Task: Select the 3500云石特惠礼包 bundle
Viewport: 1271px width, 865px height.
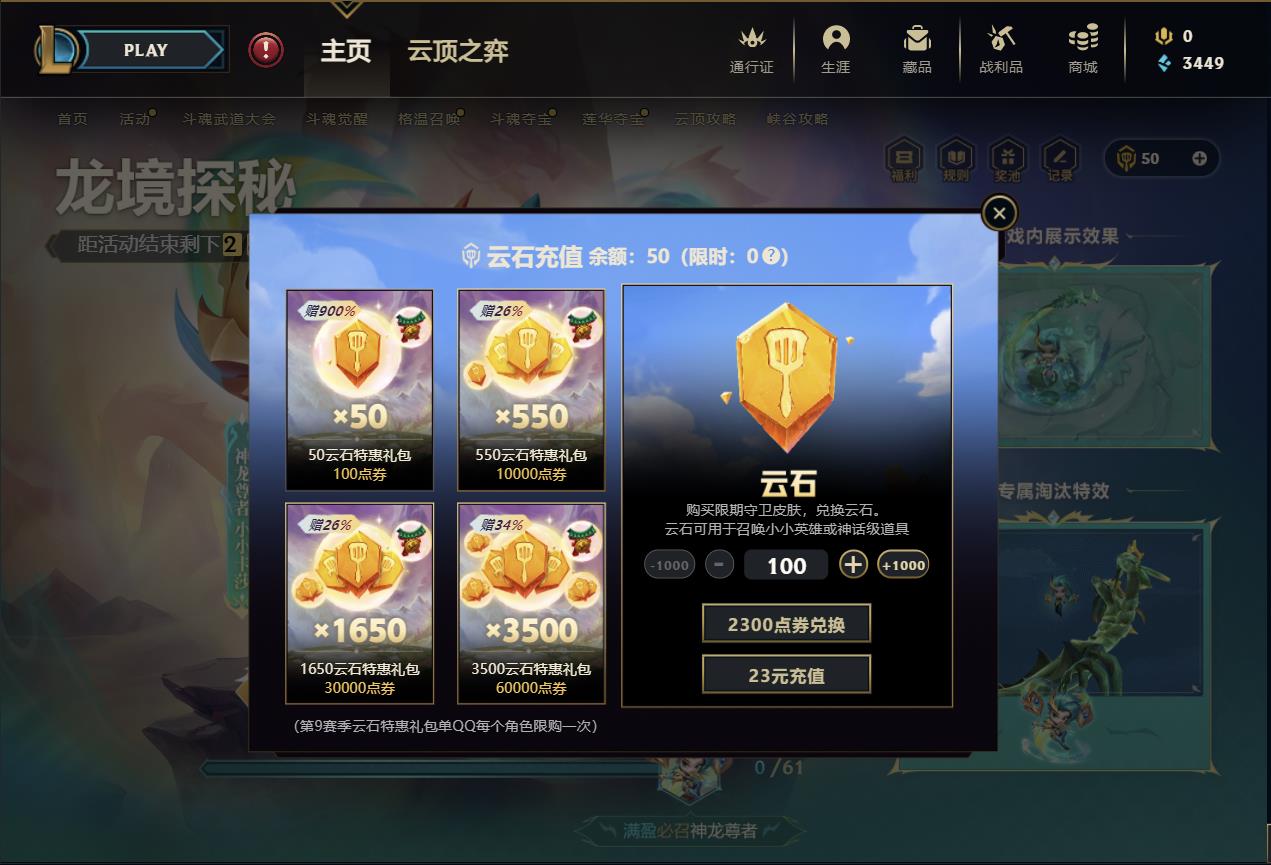Action: (x=531, y=604)
